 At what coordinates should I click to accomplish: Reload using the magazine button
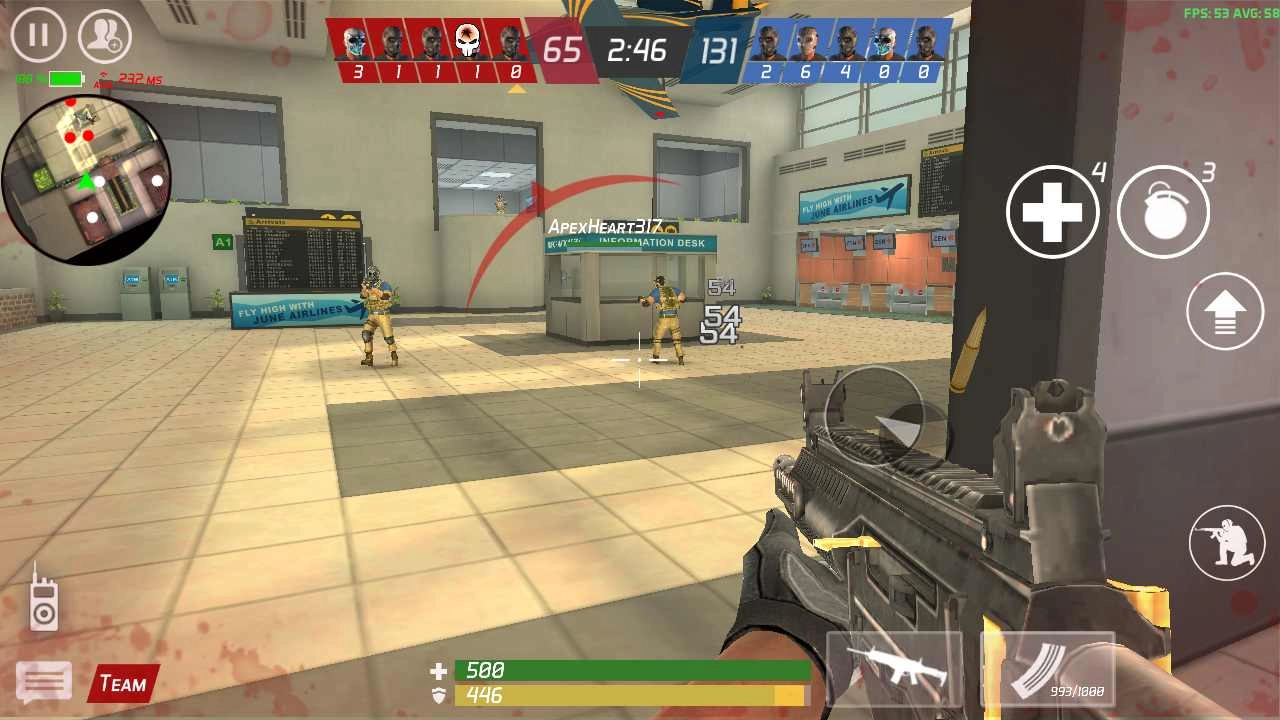click(1047, 667)
